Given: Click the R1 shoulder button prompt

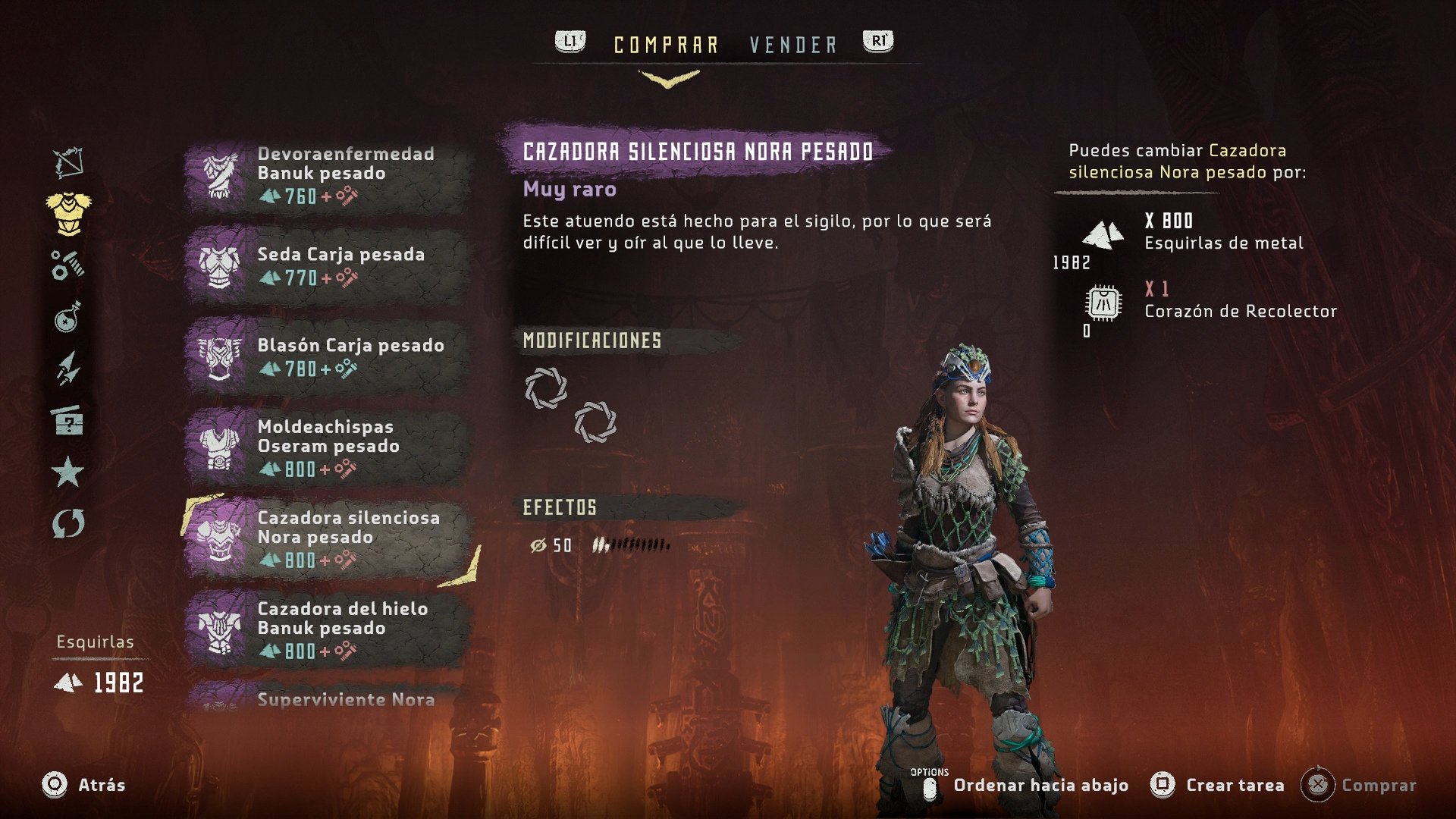Looking at the screenshot, I should 877,42.
